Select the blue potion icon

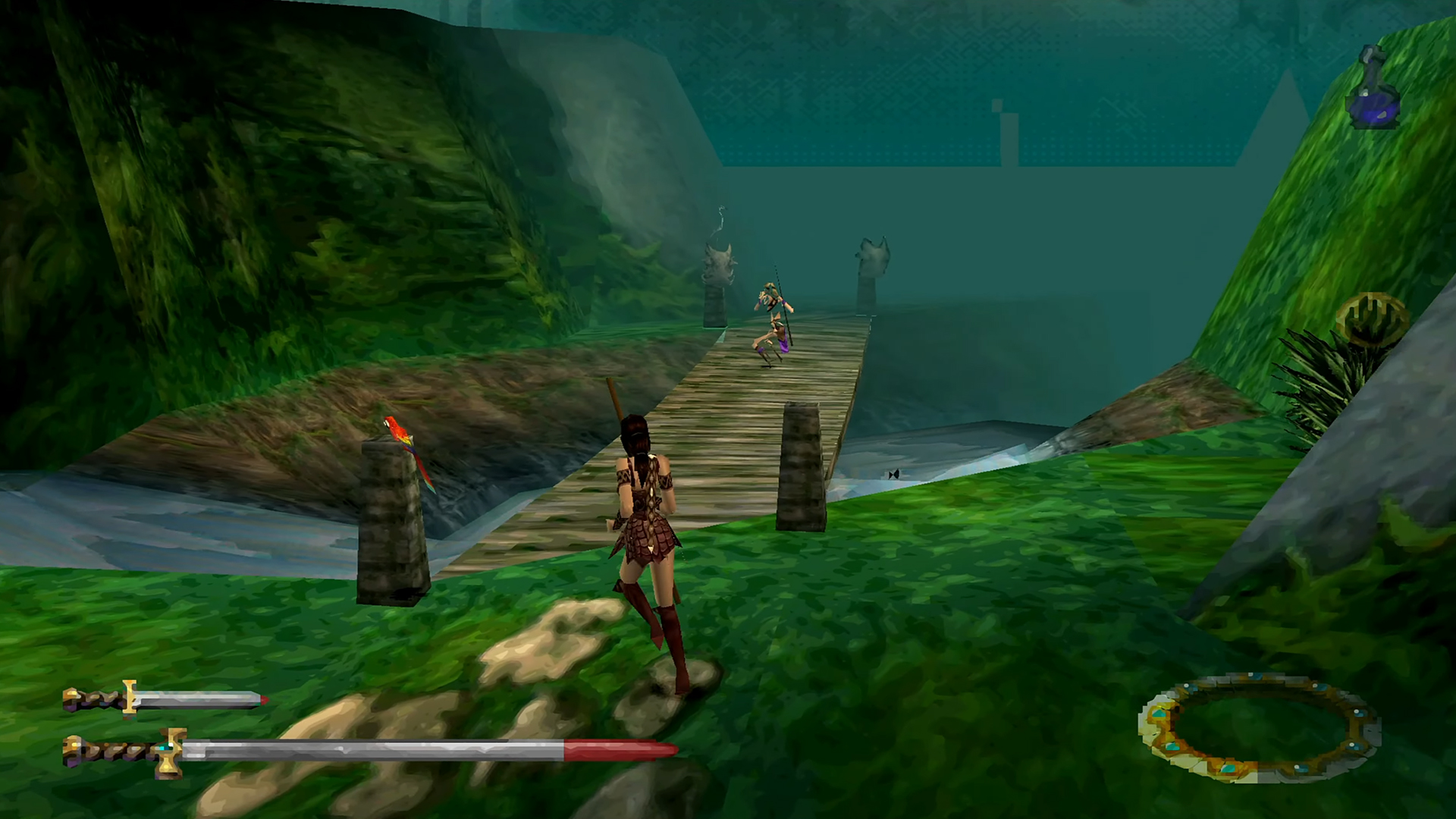pyautogui.click(x=1371, y=90)
